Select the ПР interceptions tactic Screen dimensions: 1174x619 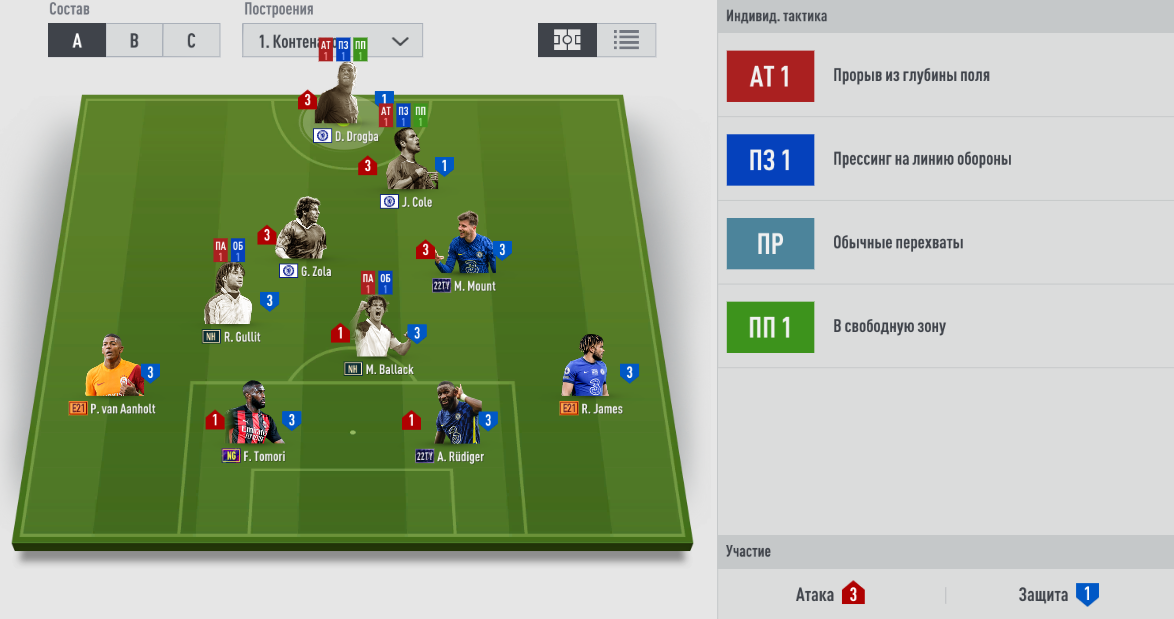770,243
